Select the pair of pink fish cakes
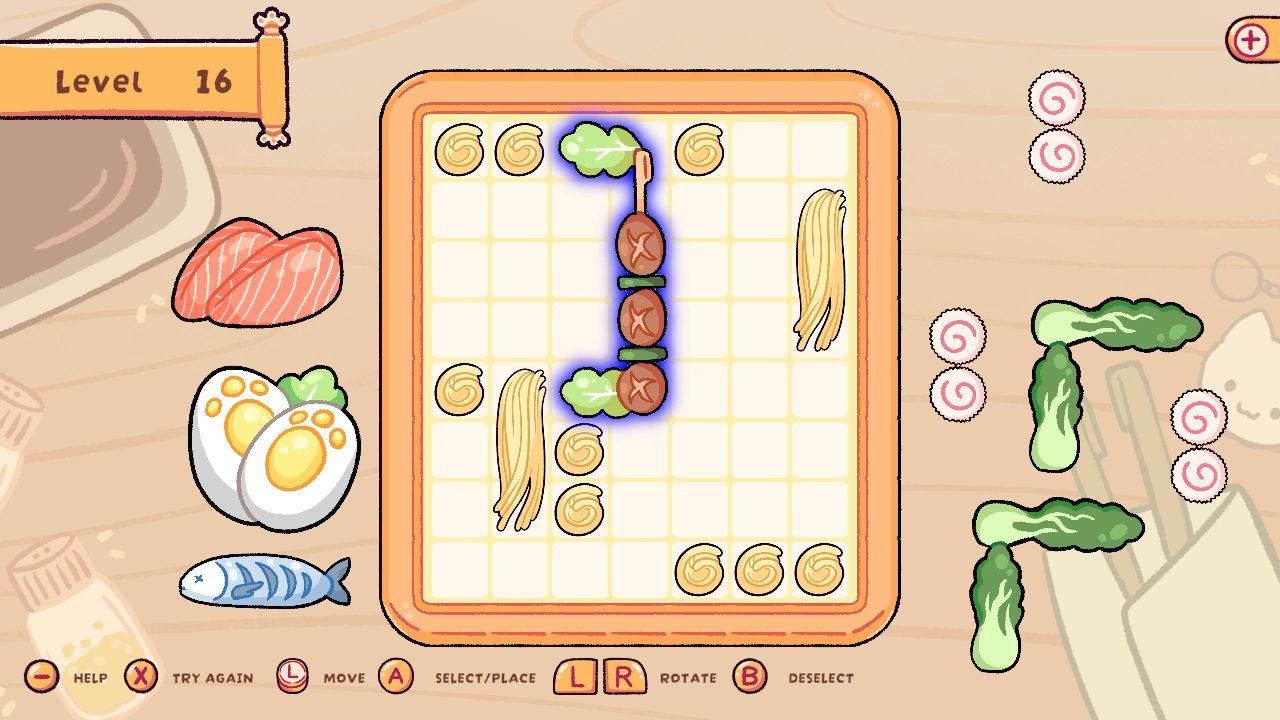 (x=1055, y=125)
